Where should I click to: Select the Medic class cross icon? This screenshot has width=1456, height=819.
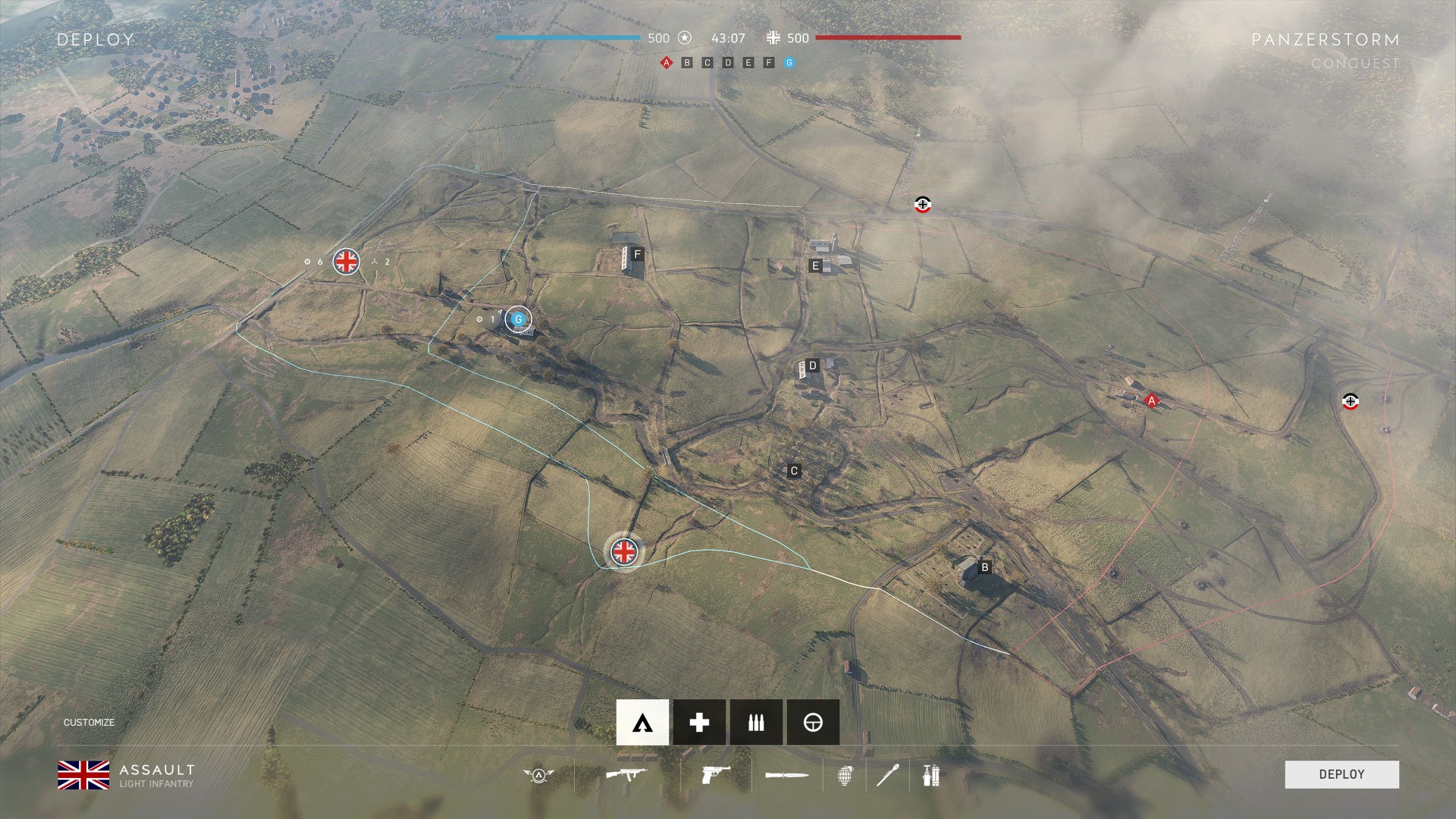point(698,722)
